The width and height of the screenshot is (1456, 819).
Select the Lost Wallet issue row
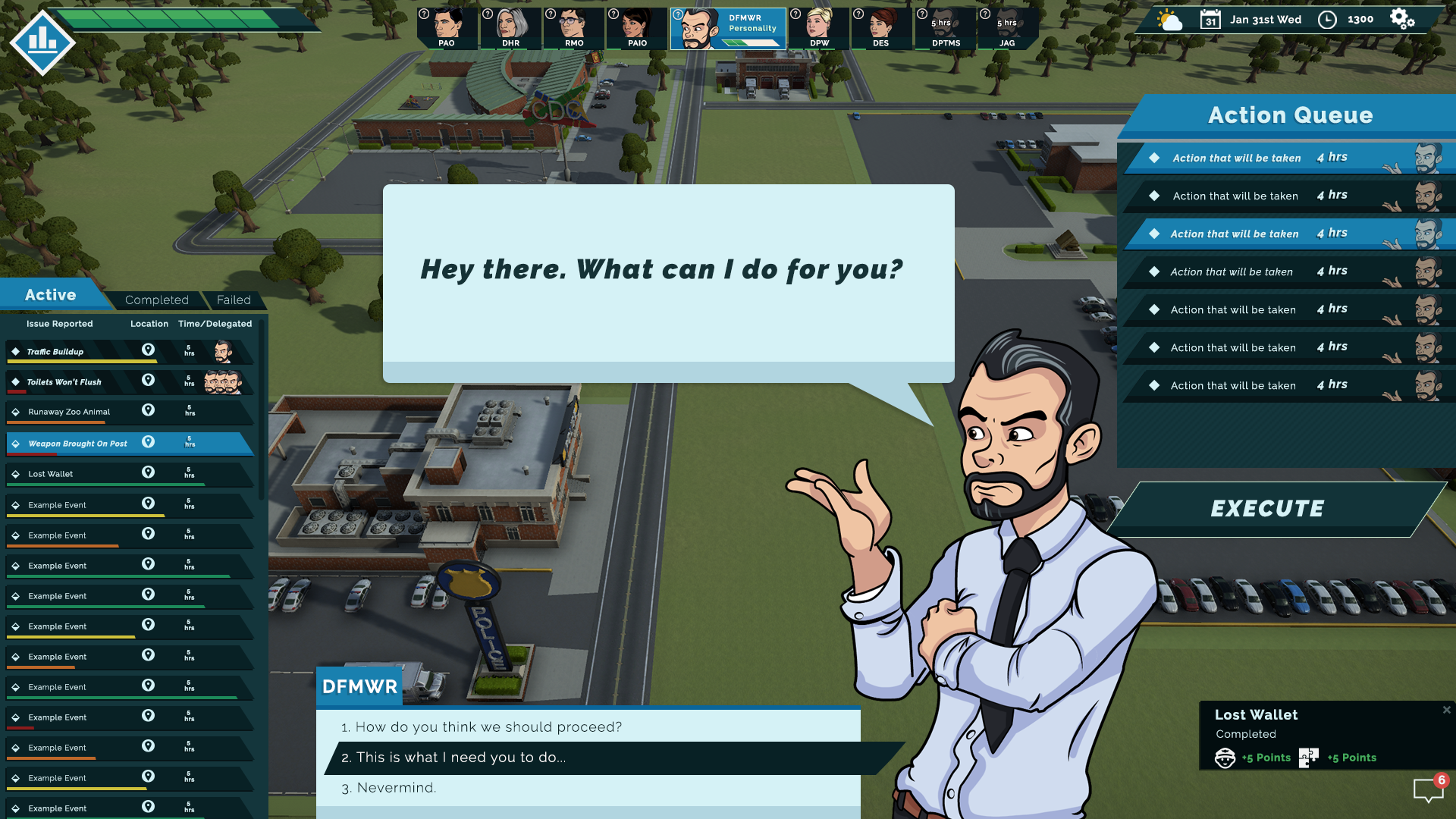(x=51, y=474)
